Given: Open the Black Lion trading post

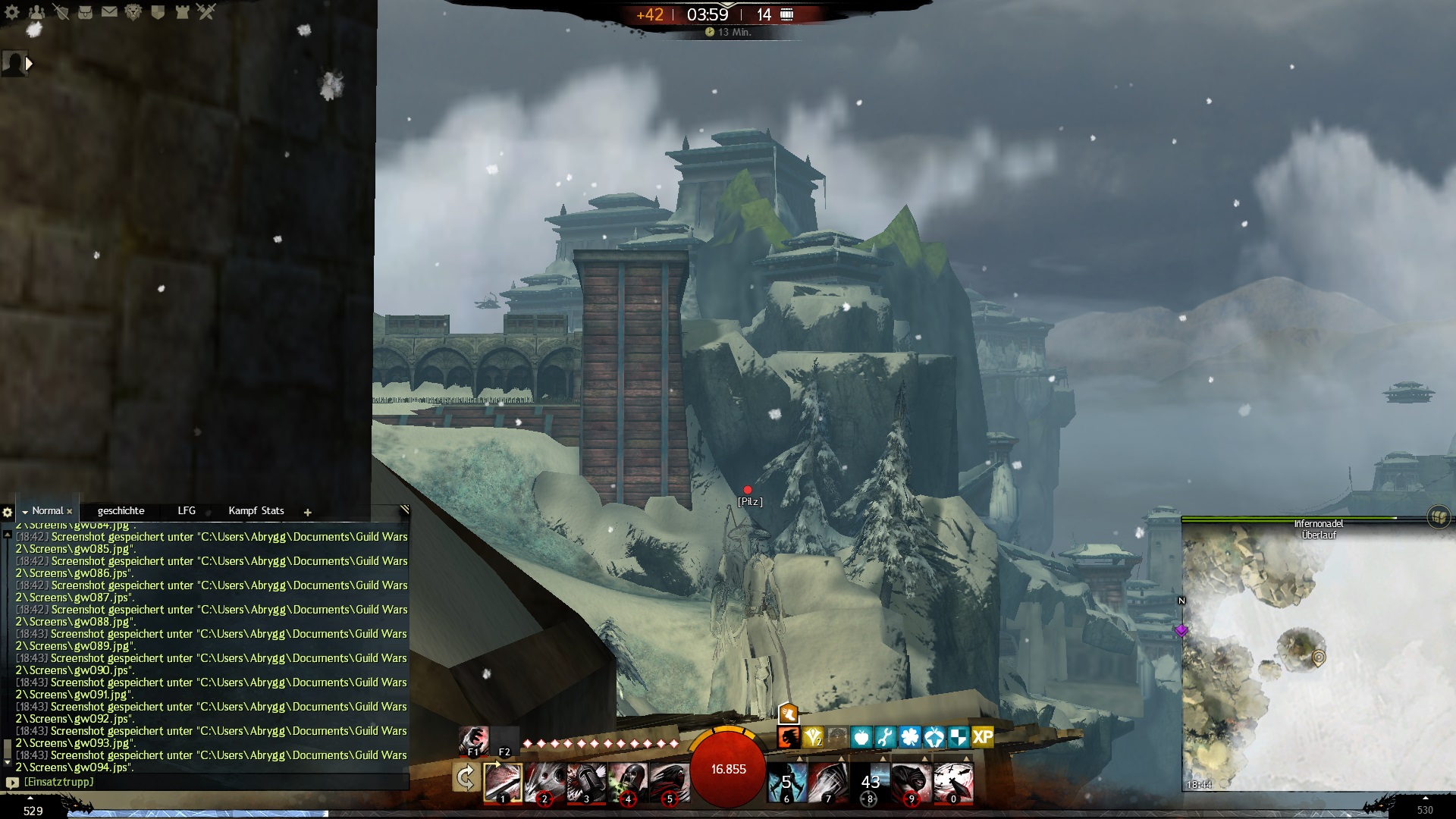Looking at the screenshot, I should [133, 12].
